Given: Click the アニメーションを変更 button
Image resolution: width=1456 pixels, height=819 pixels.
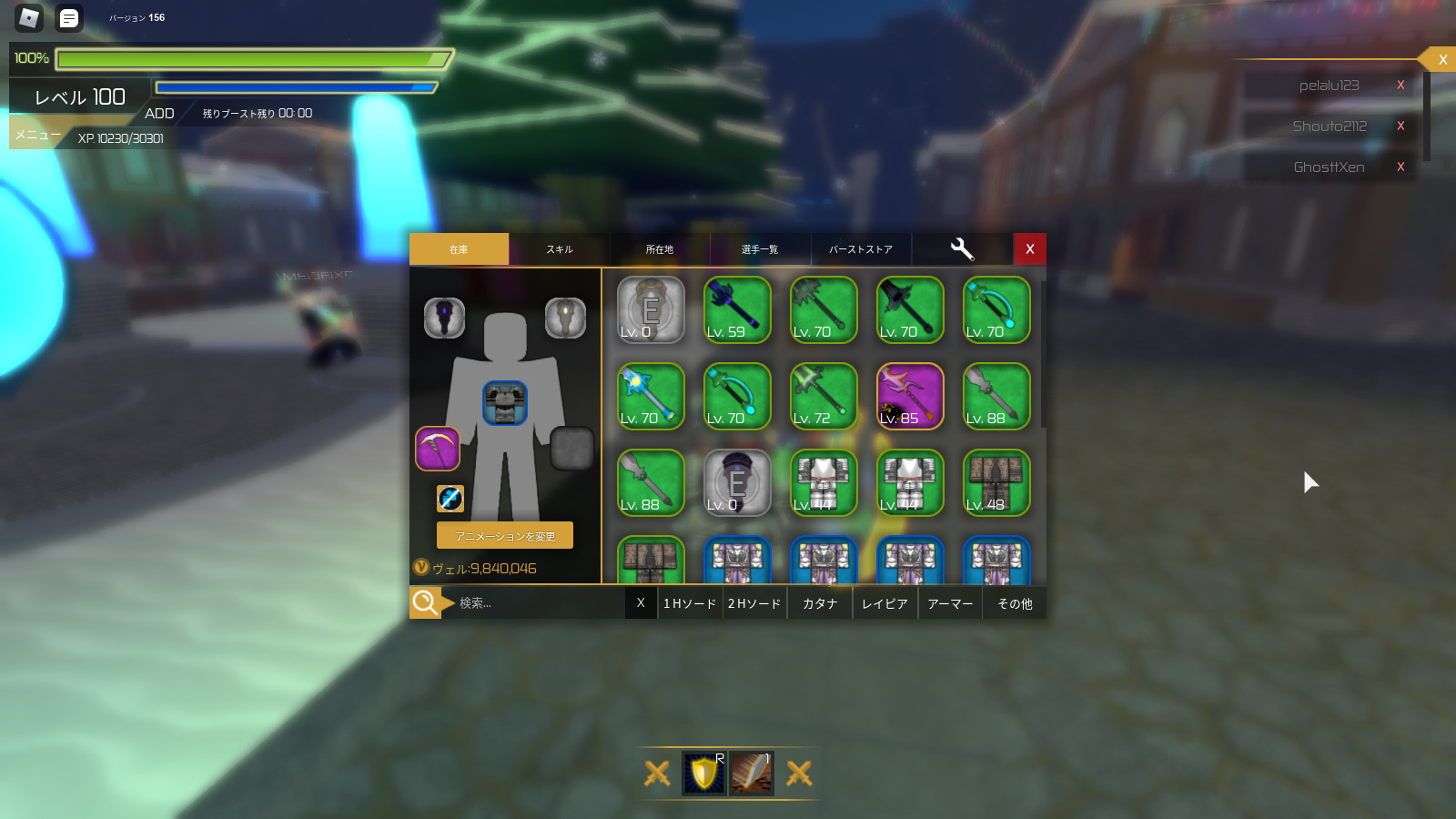Looking at the screenshot, I should coord(504,535).
